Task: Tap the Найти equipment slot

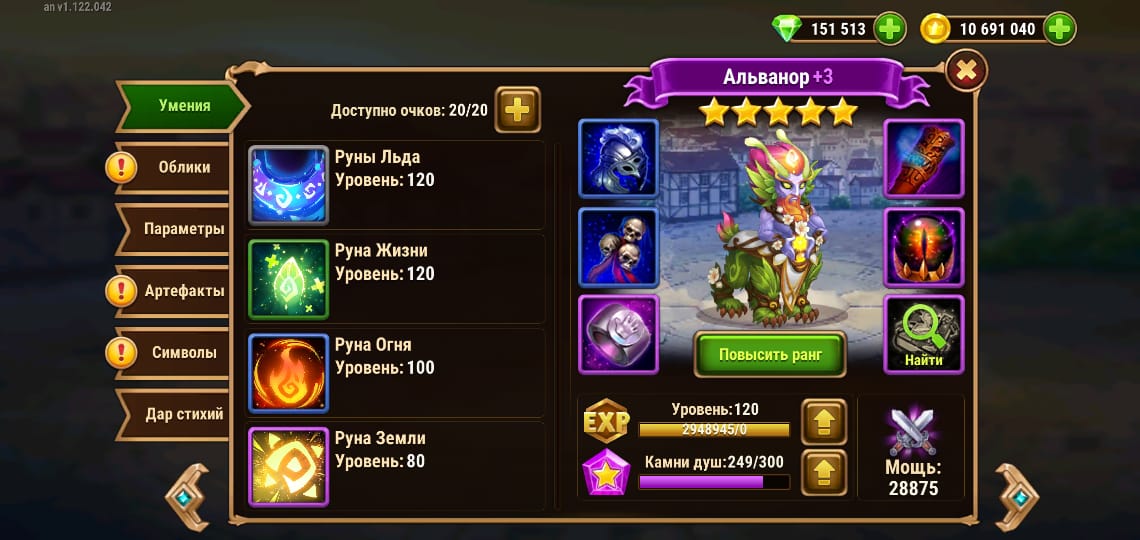Action: pyautogui.click(x=923, y=334)
